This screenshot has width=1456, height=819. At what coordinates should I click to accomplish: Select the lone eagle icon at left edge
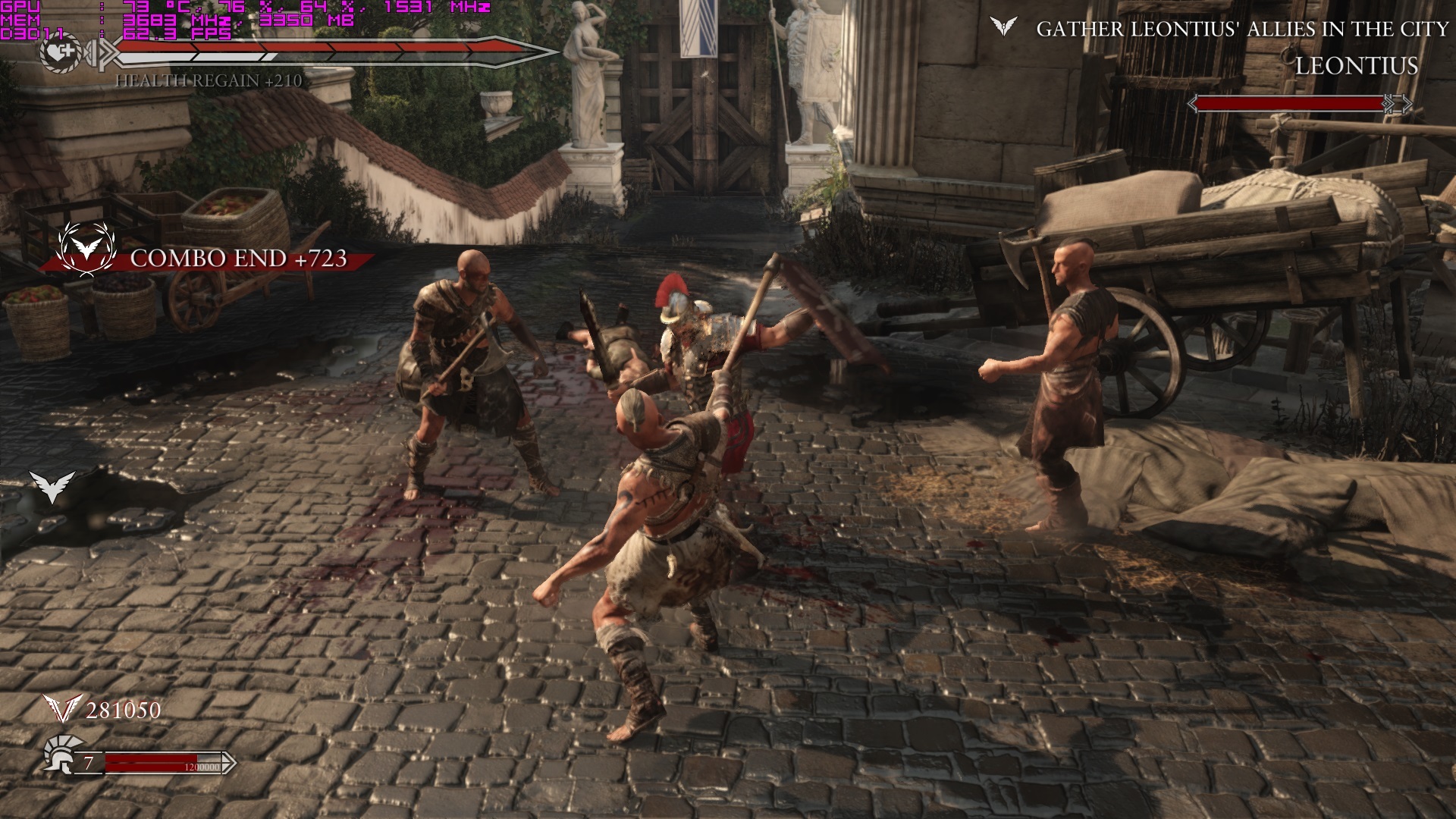coord(52,486)
